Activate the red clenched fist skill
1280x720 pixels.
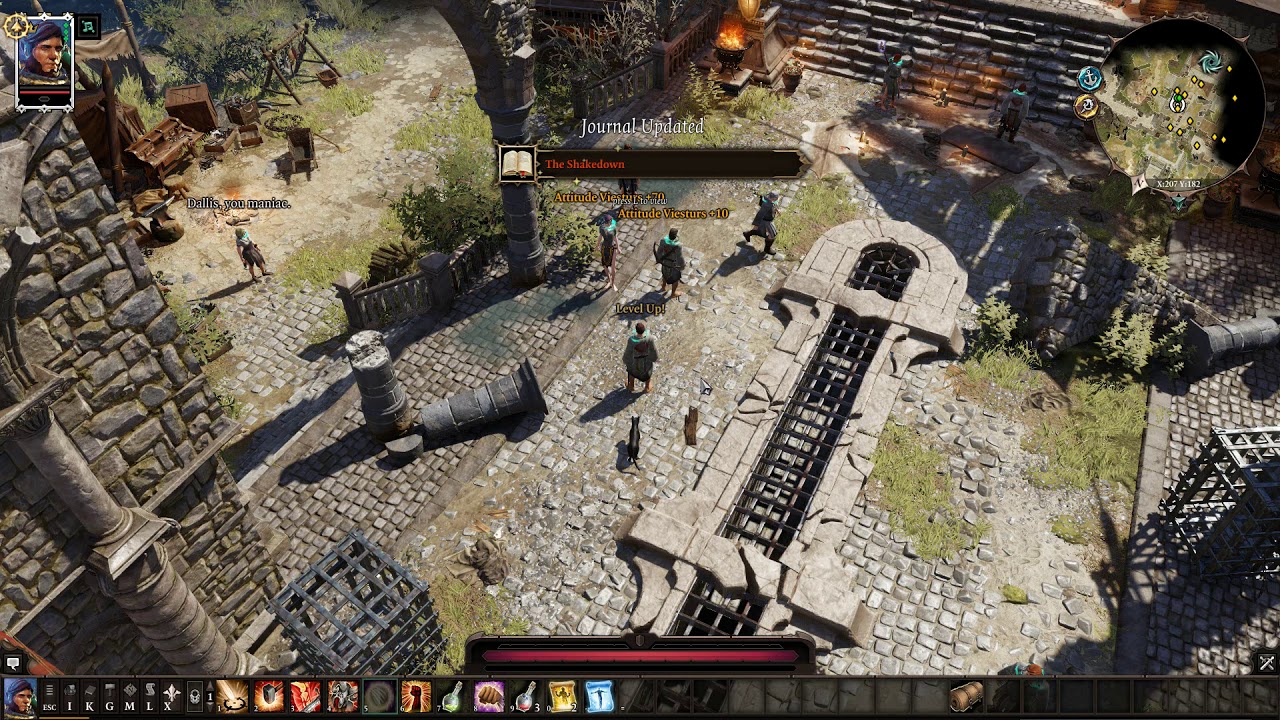tap(416, 695)
